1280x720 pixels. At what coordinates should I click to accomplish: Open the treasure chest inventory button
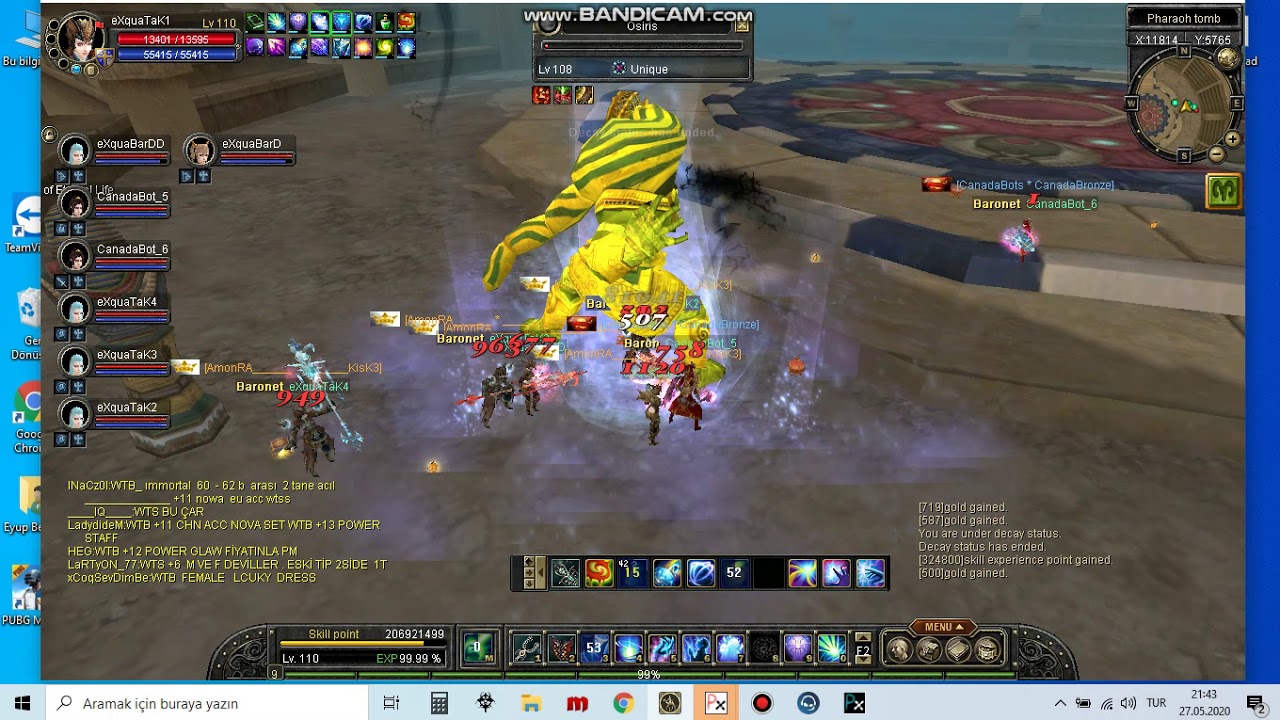coord(987,649)
